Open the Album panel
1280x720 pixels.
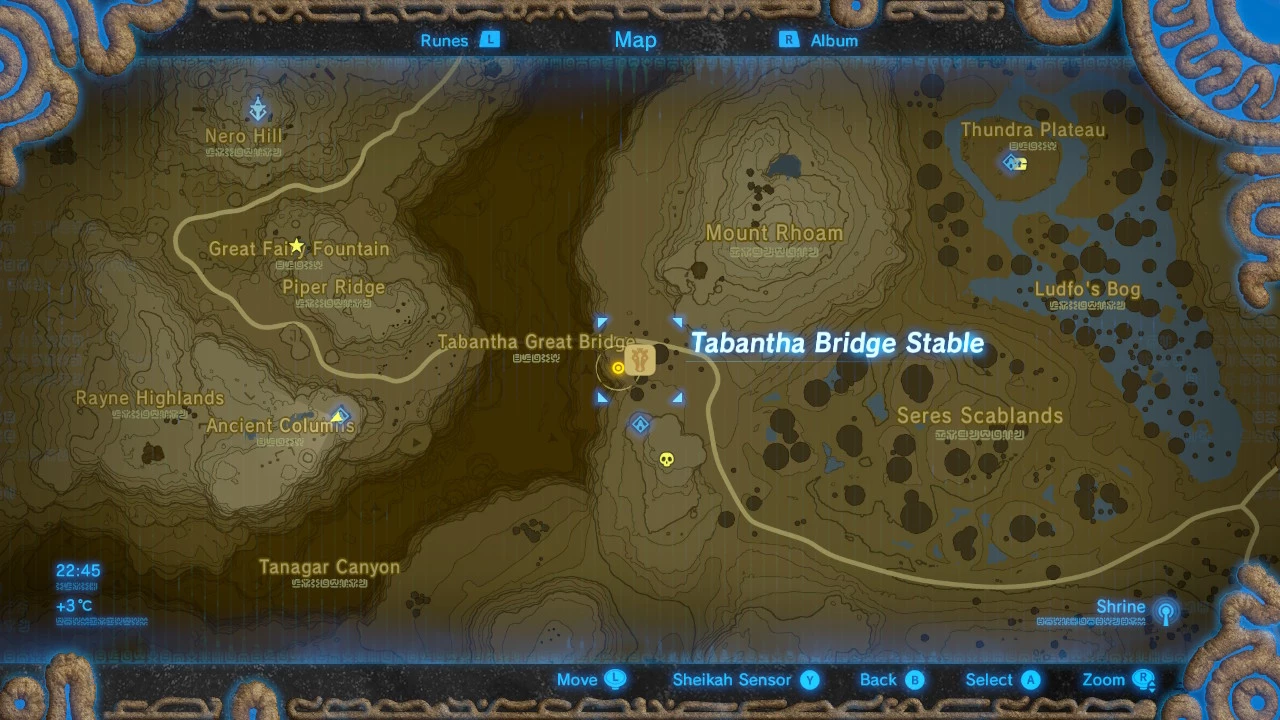coord(833,40)
